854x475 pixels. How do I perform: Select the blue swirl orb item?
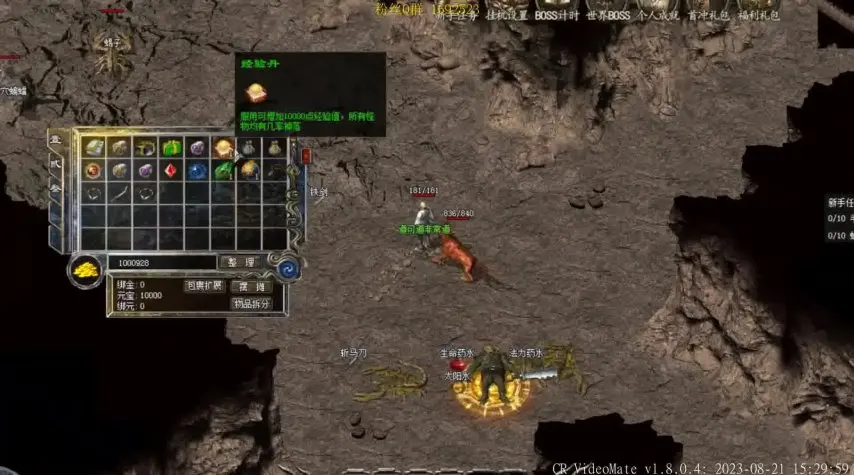coord(197,170)
